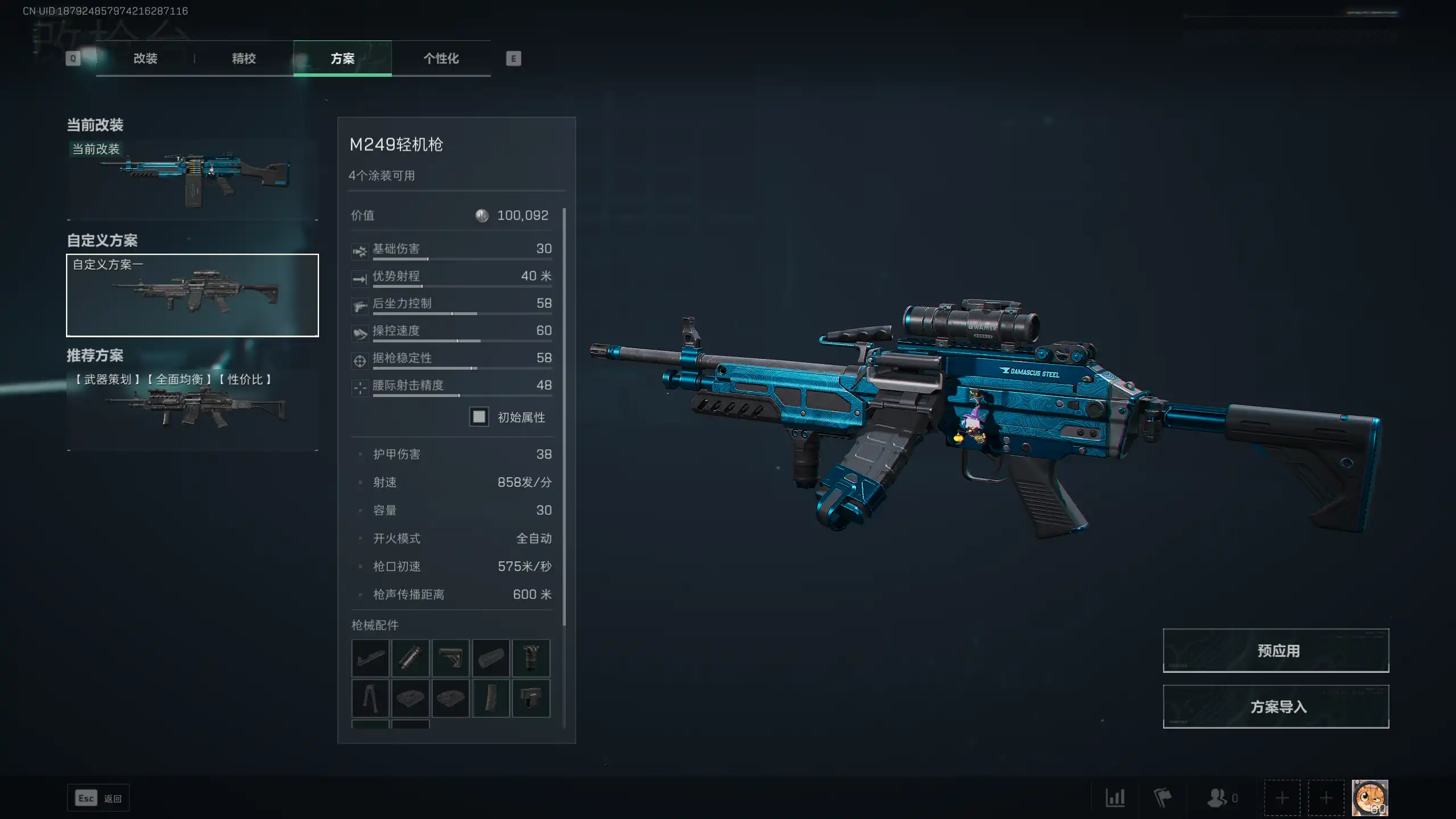Select the bipod attachment slot
Viewport: 1456px width, 819px height.
coord(370,698)
